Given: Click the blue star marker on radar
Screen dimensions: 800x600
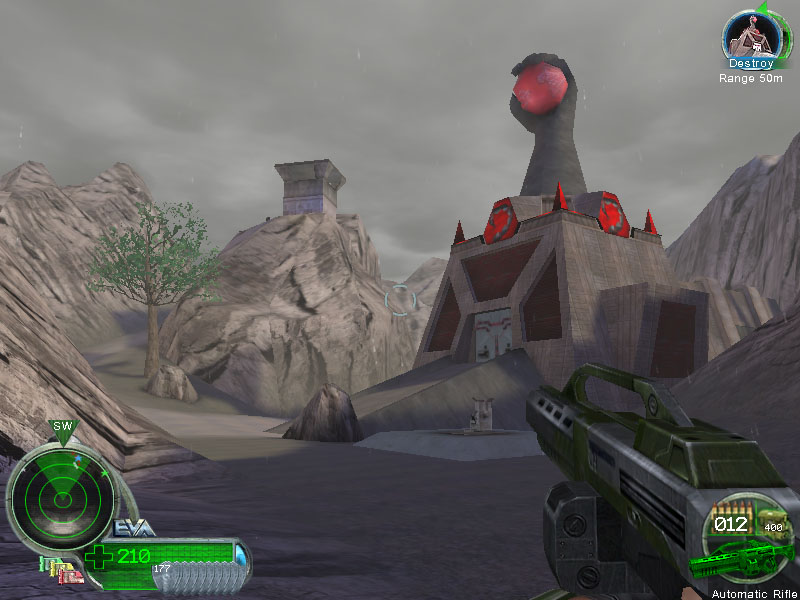Looking at the screenshot, I should (77, 460).
